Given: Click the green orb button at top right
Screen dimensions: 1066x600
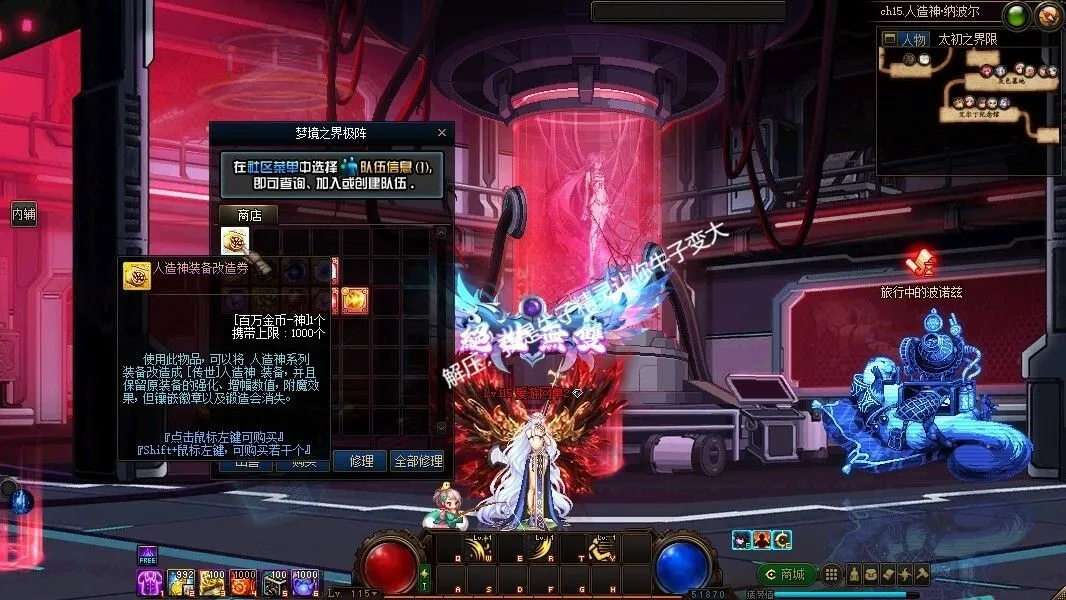Looking at the screenshot, I should point(1018,15).
